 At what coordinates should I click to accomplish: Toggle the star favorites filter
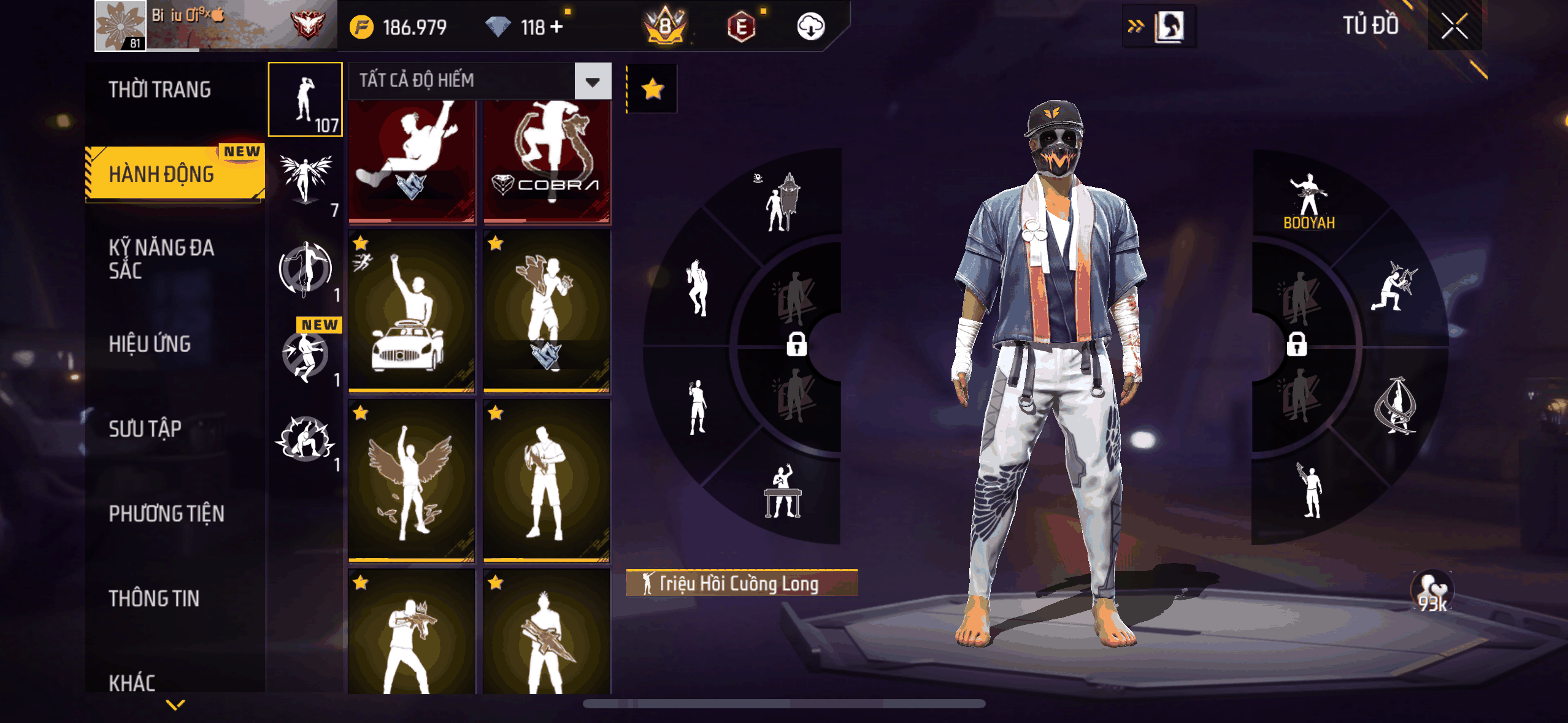click(x=652, y=89)
